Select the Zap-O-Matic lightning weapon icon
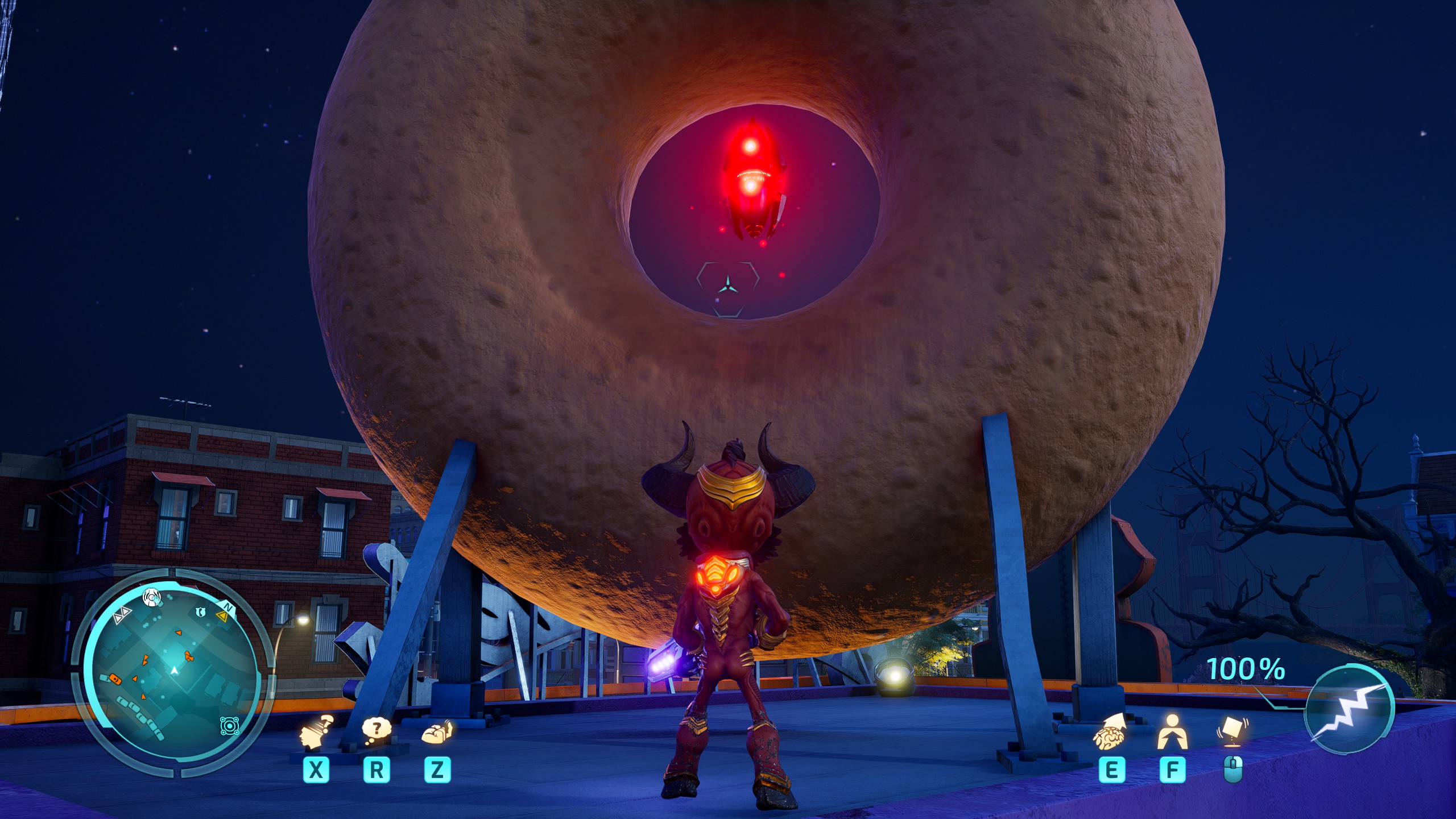 (x=1349, y=709)
